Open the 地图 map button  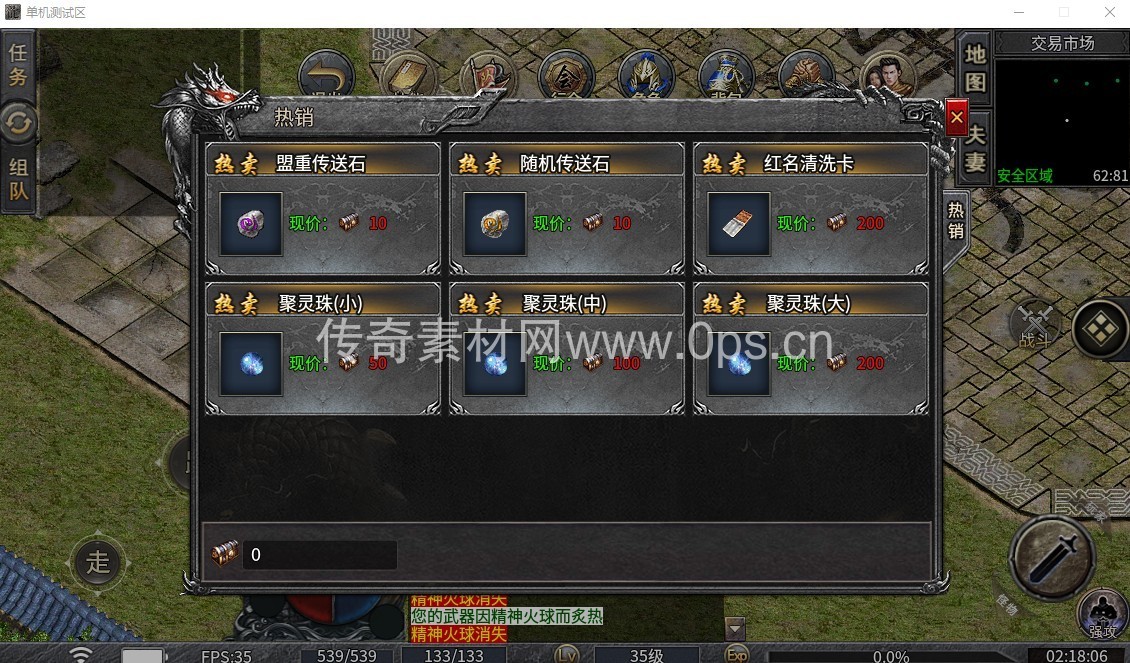pyautogui.click(x=974, y=67)
